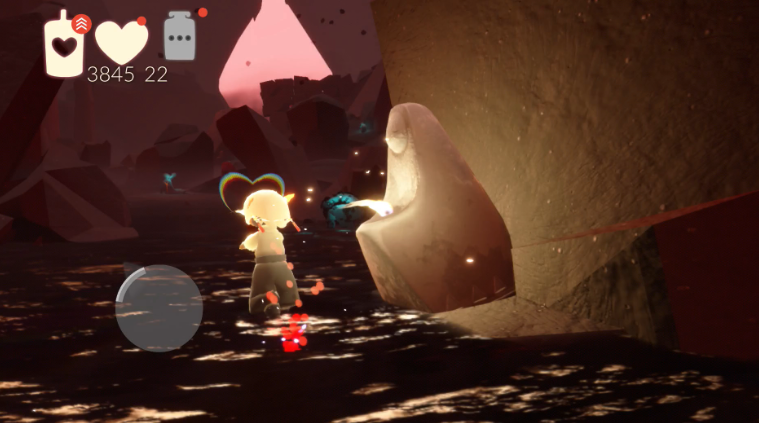Tap the virtual joystick circle
The width and height of the screenshot is (759, 423).
pos(159,307)
